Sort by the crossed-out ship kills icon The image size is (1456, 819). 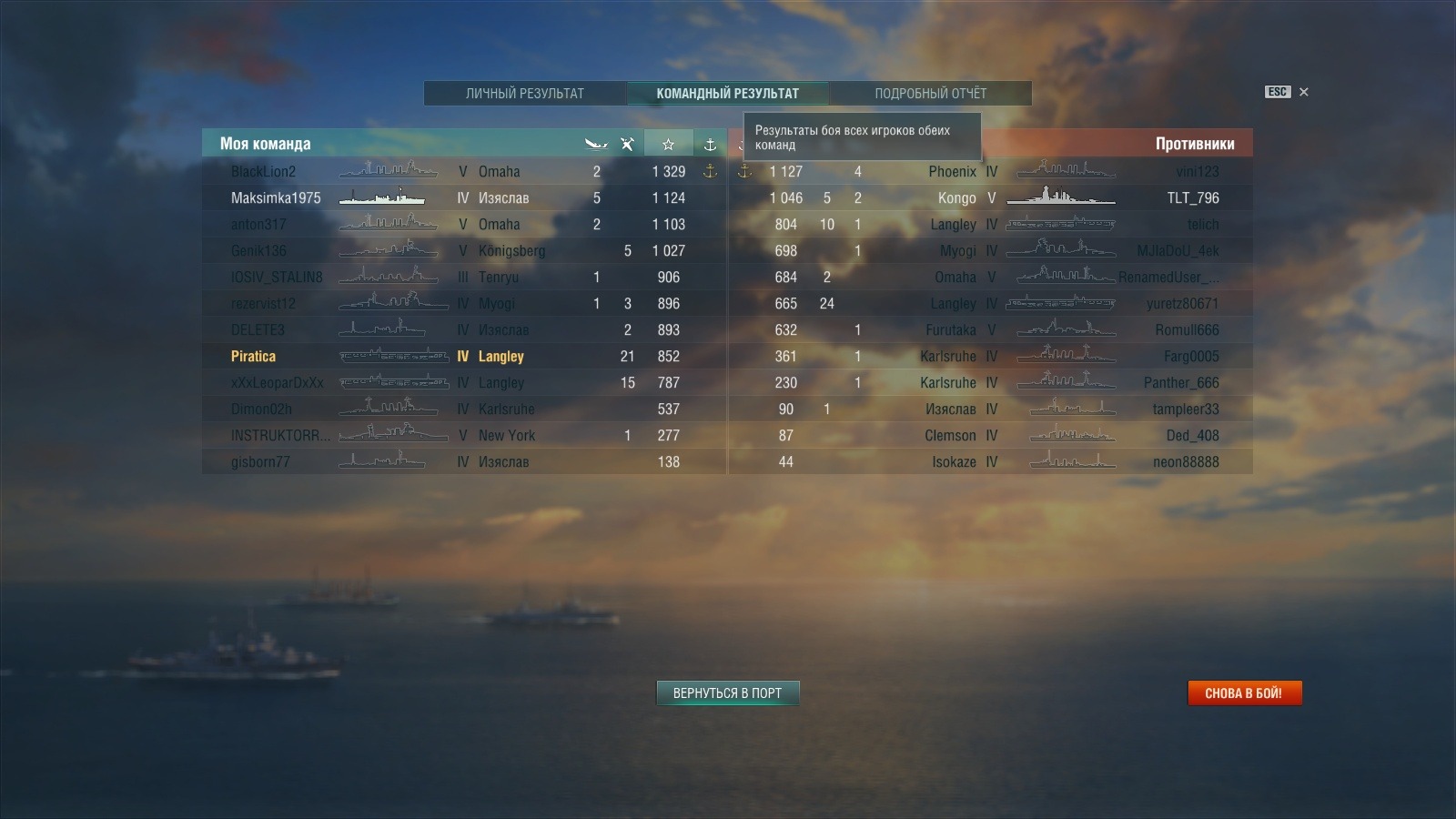click(627, 144)
